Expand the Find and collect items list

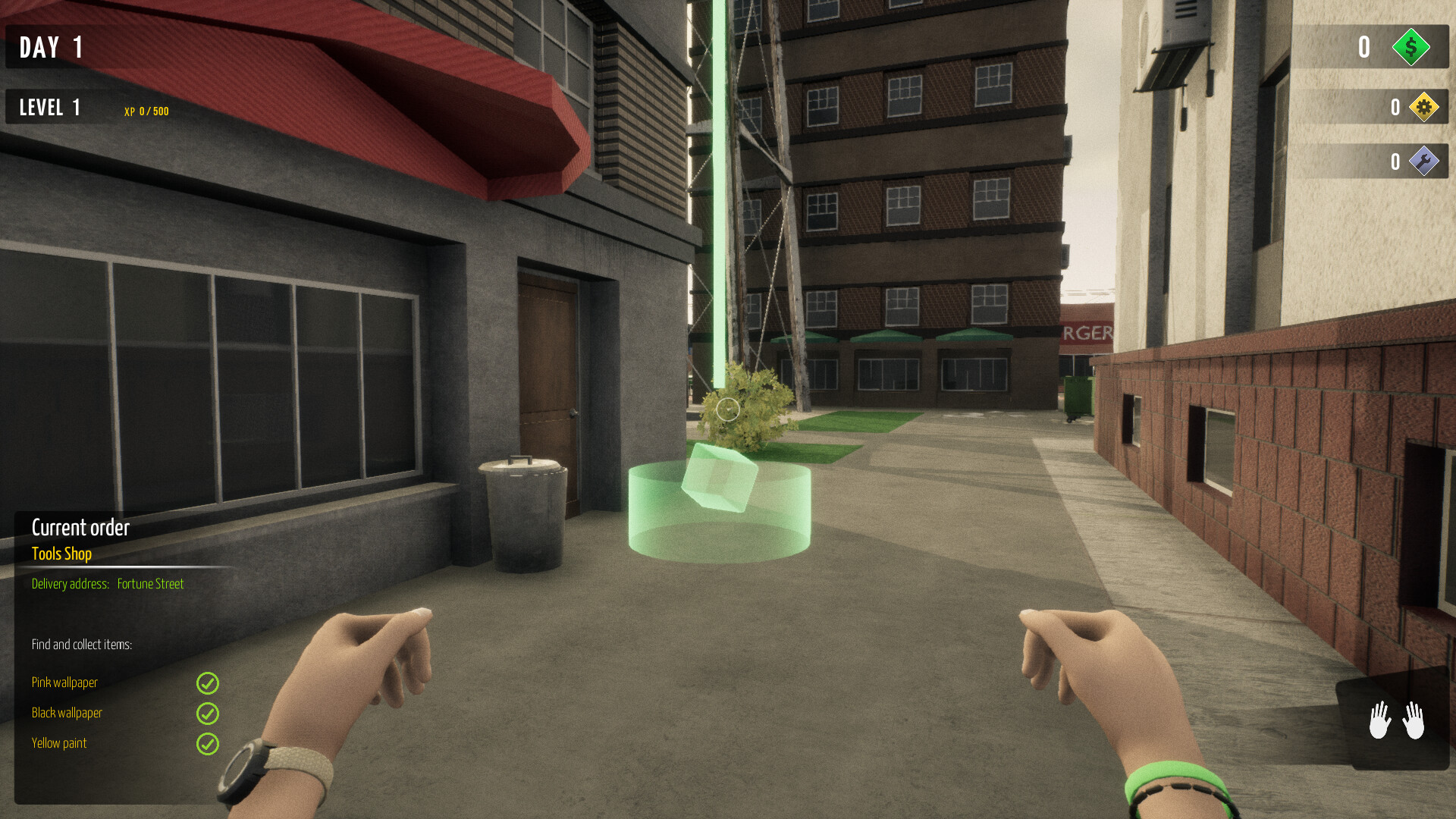(x=82, y=645)
